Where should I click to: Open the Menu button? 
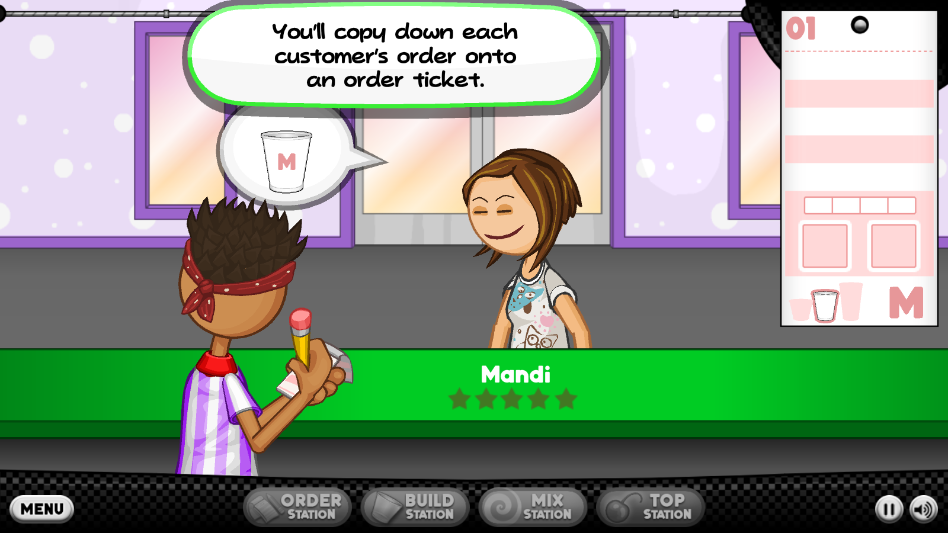(42, 508)
